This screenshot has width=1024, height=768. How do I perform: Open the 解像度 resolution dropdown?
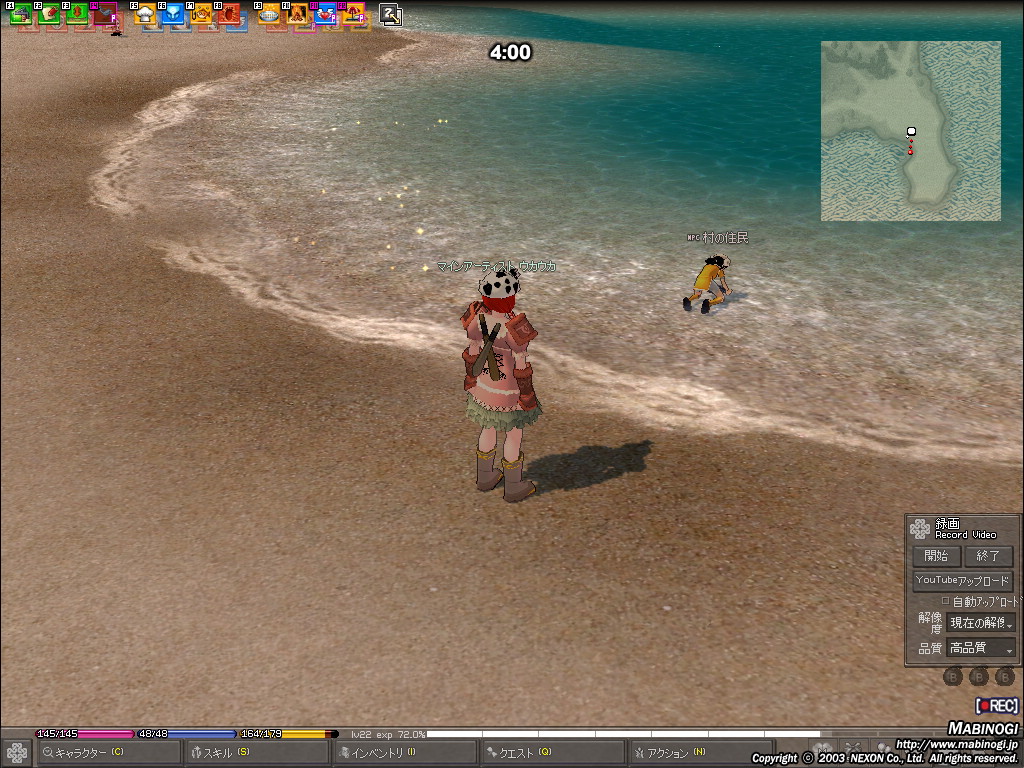point(981,623)
